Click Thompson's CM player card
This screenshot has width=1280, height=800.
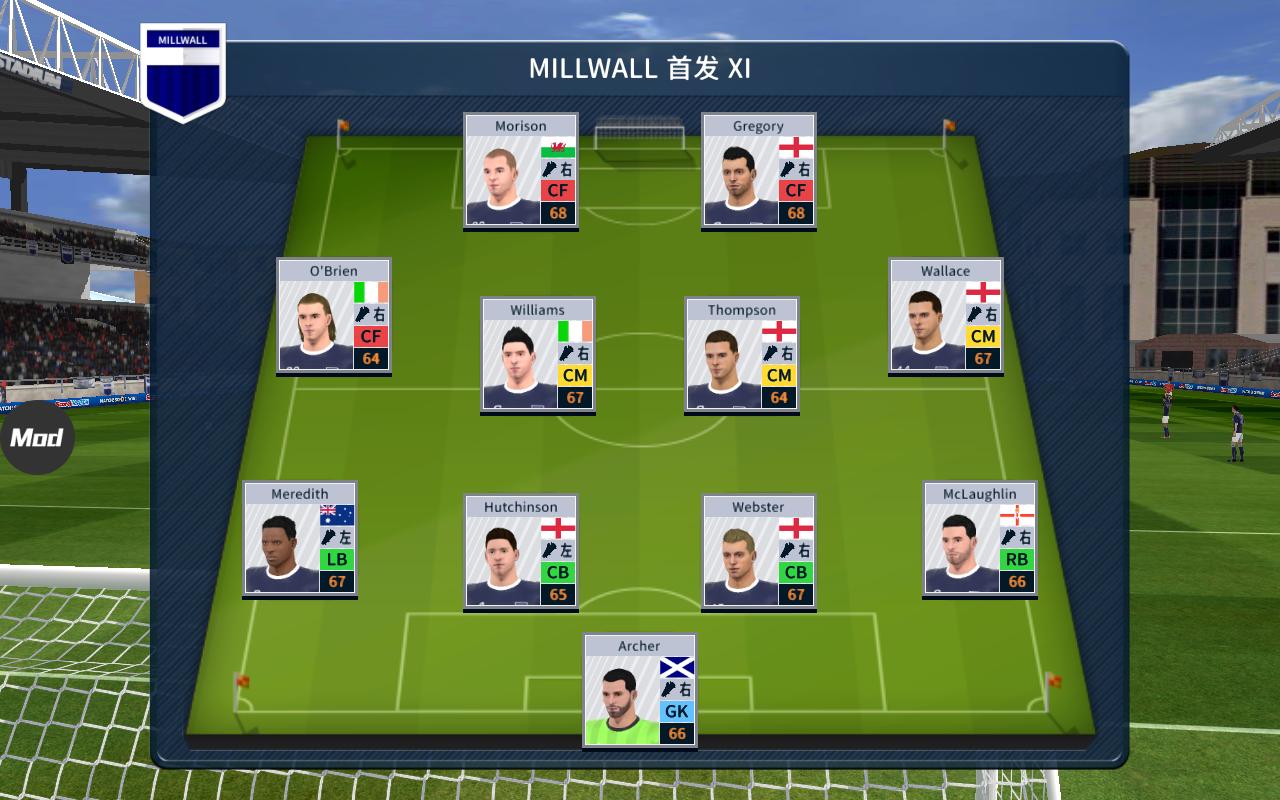(x=741, y=355)
